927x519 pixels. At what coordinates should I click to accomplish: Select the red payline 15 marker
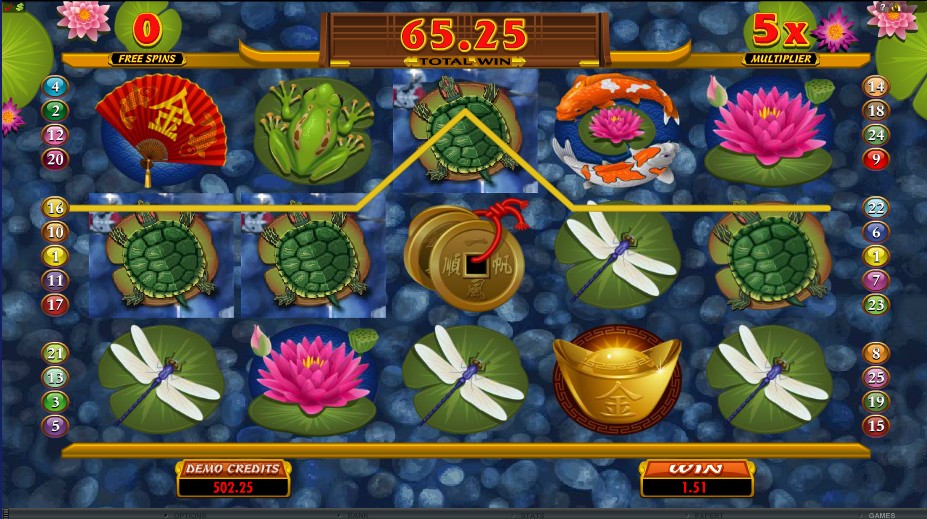point(876,426)
